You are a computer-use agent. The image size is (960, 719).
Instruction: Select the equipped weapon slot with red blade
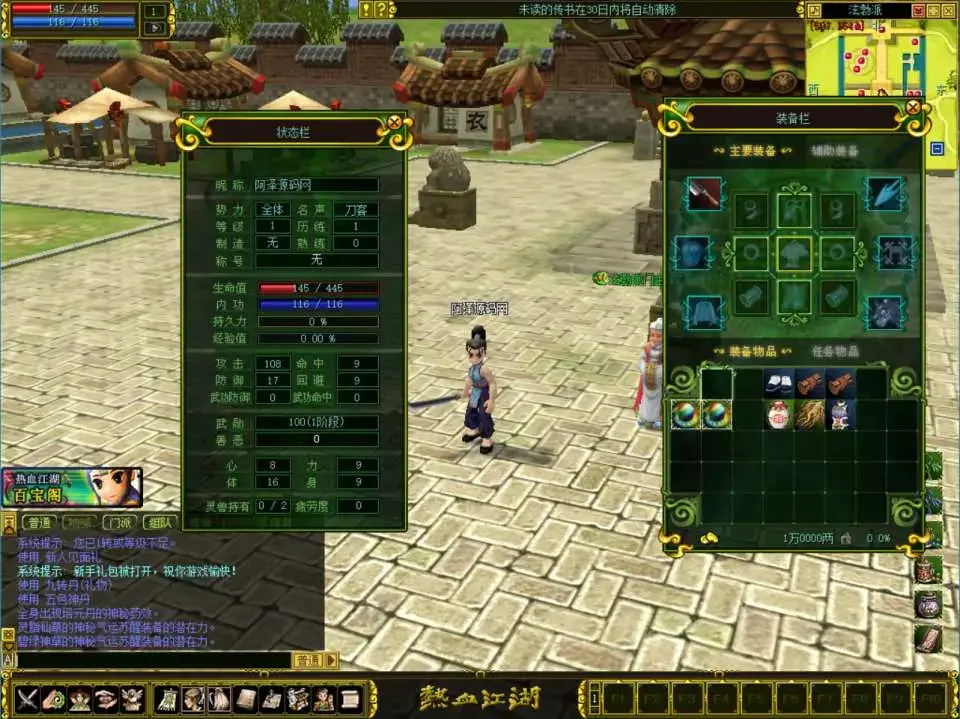point(703,193)
